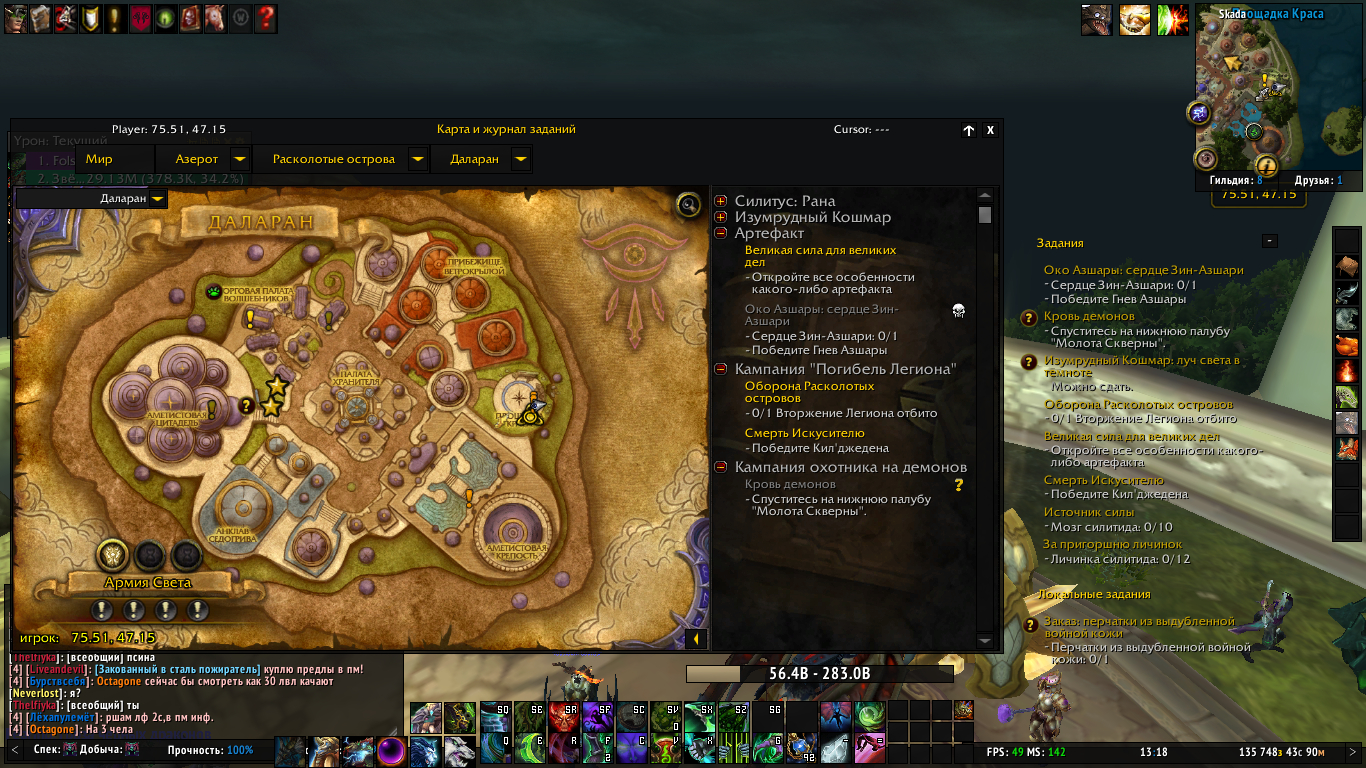Choose Расколотые острова in the map navigation bar
Image resolution: width=1366 pixels, height=768 pixels.
(x=334, y=159)
